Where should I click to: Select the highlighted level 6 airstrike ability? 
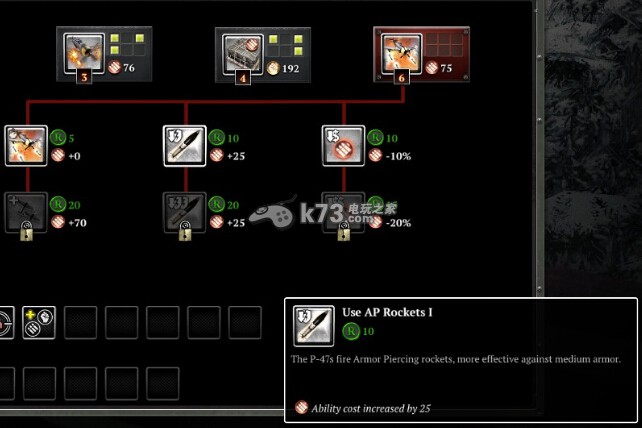397,52
